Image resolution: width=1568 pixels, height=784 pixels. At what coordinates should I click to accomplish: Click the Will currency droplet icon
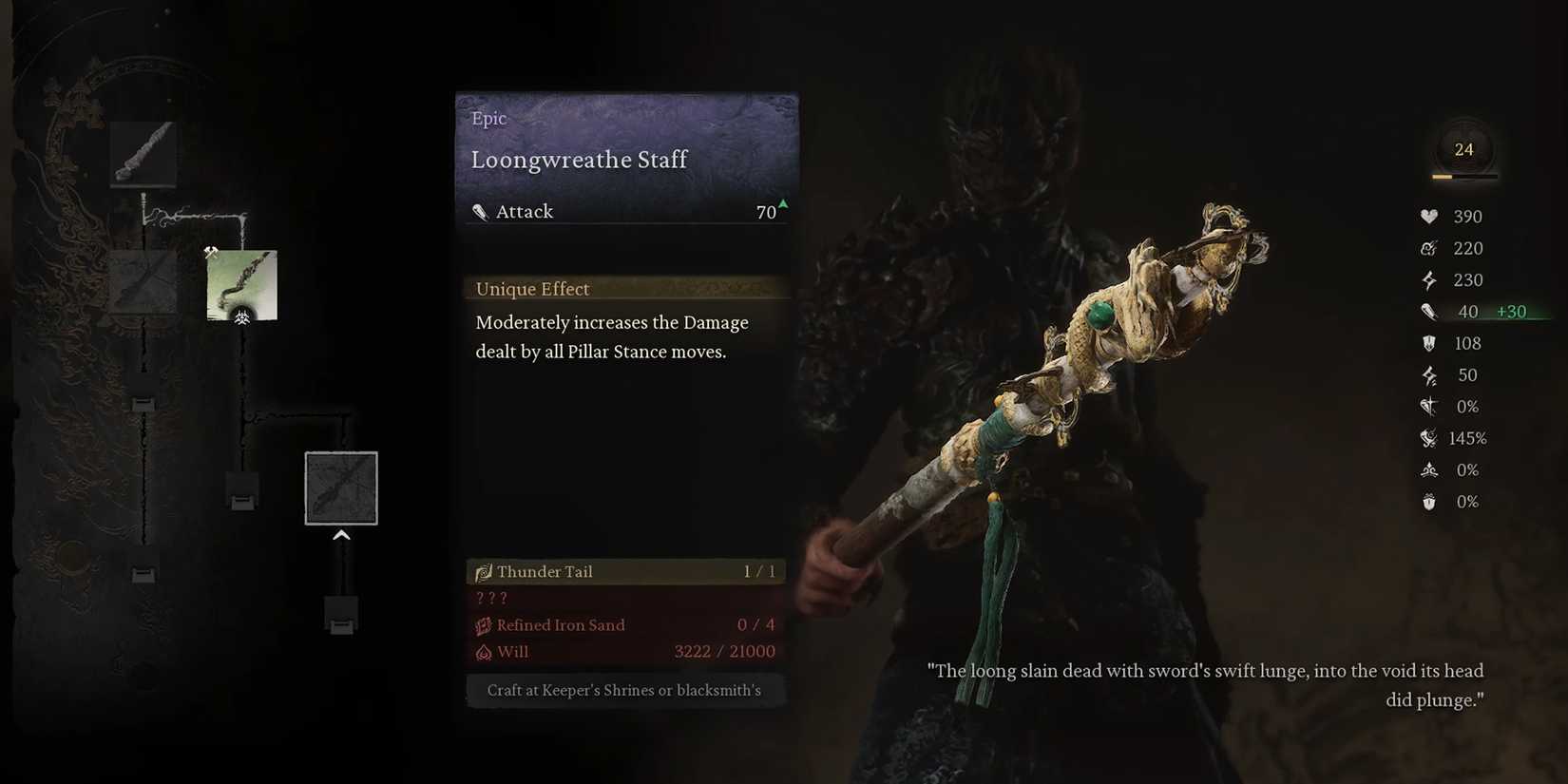coord(485,652)
